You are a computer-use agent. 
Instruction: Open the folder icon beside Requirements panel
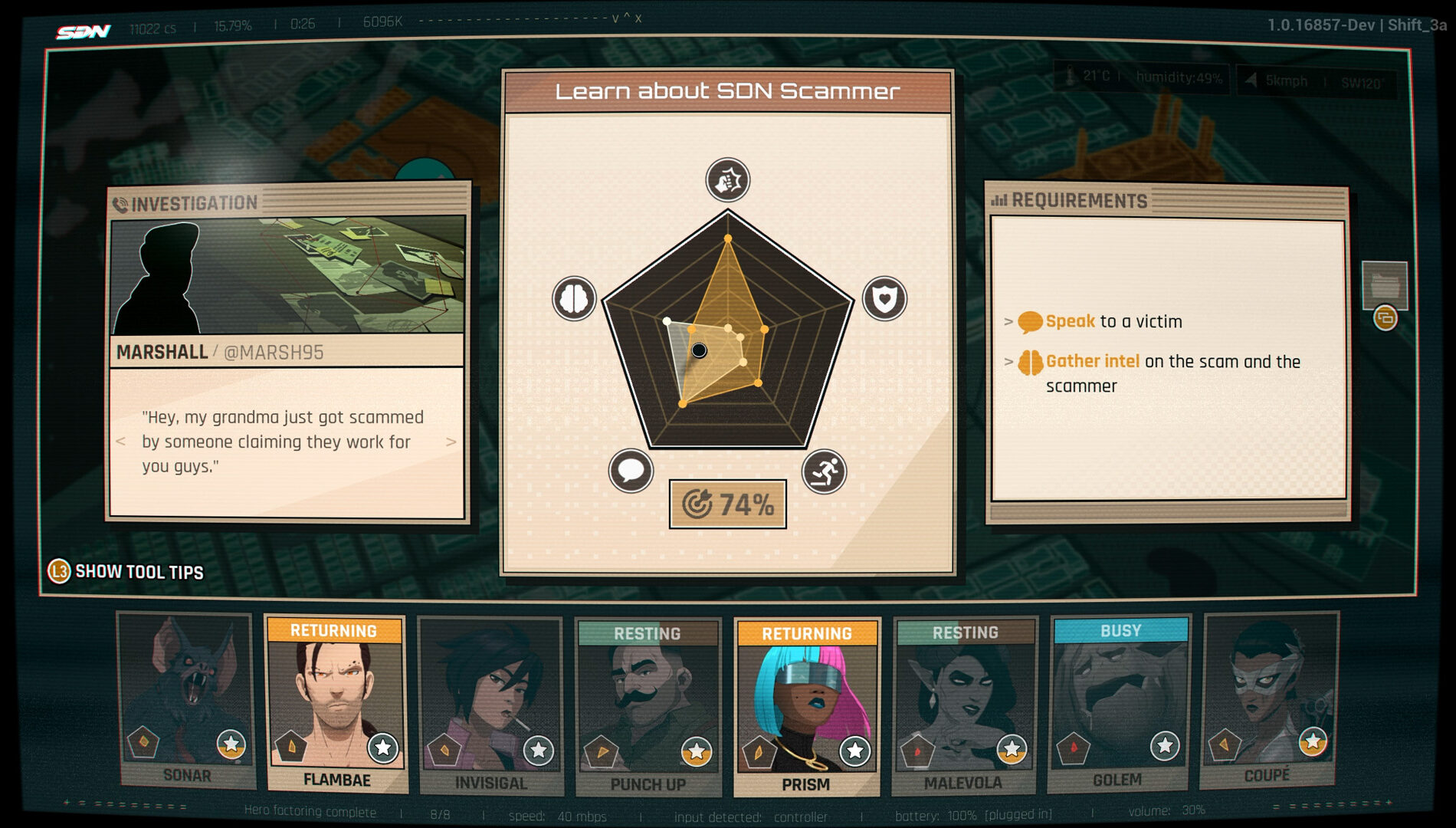pos(1384,285)
